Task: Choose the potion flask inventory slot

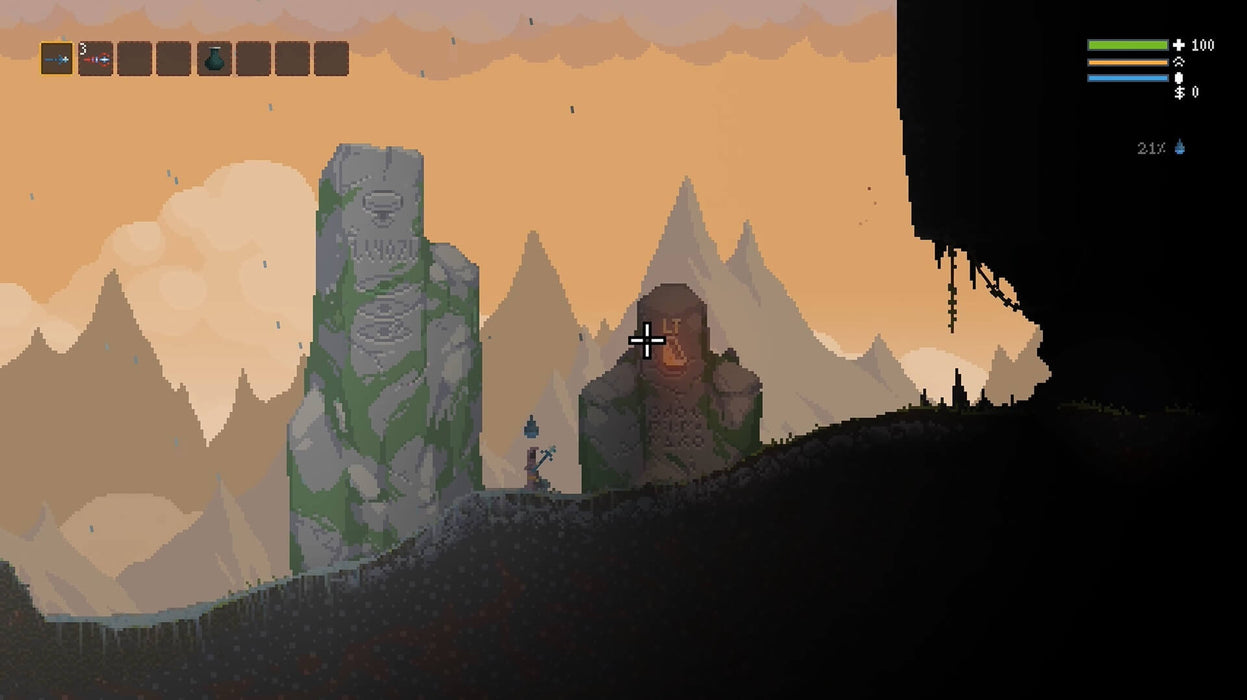Action: point(213,59)
